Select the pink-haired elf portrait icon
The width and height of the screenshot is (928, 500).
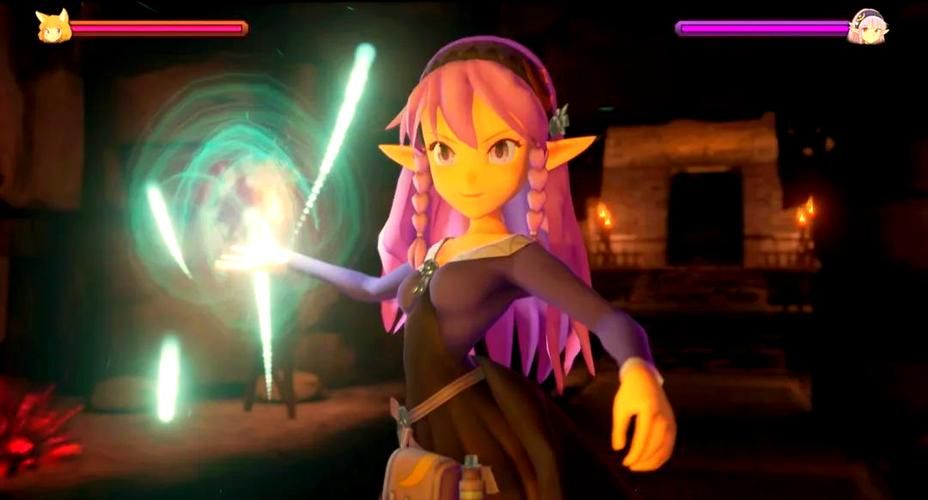(866, 27)
